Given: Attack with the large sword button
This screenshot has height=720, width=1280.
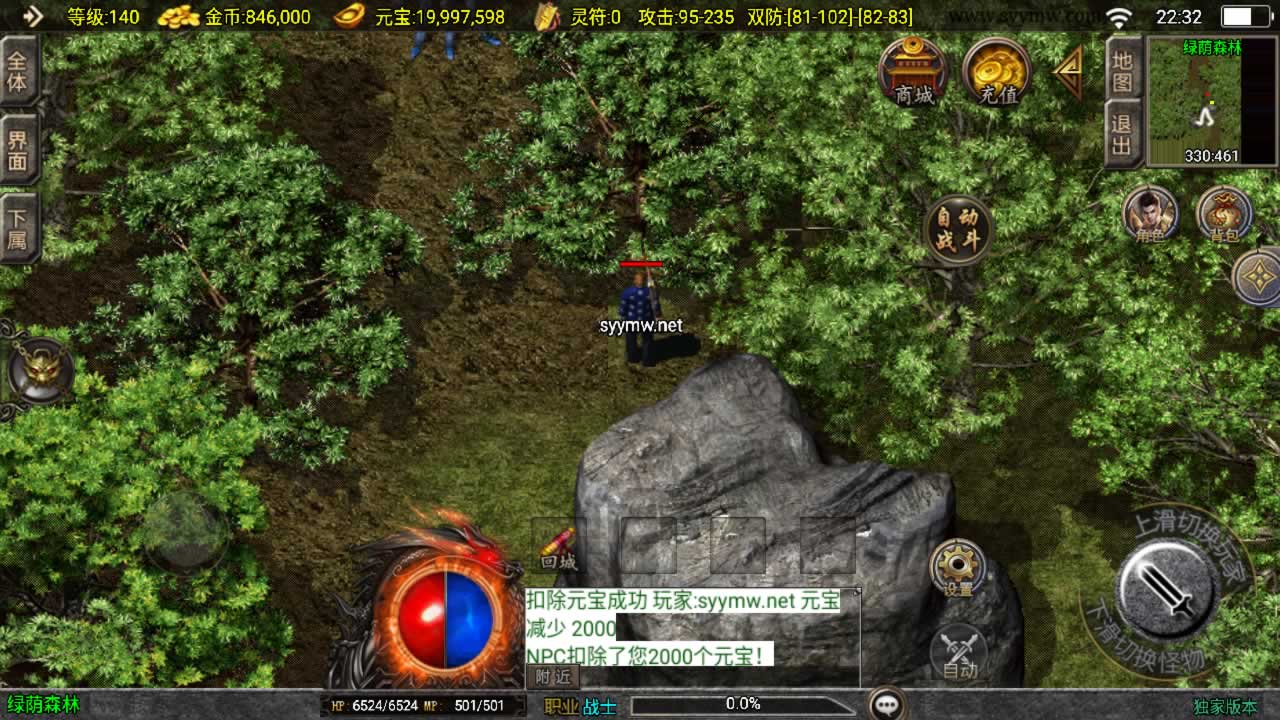Looking at the screenshot, I should pos(1167,591).
